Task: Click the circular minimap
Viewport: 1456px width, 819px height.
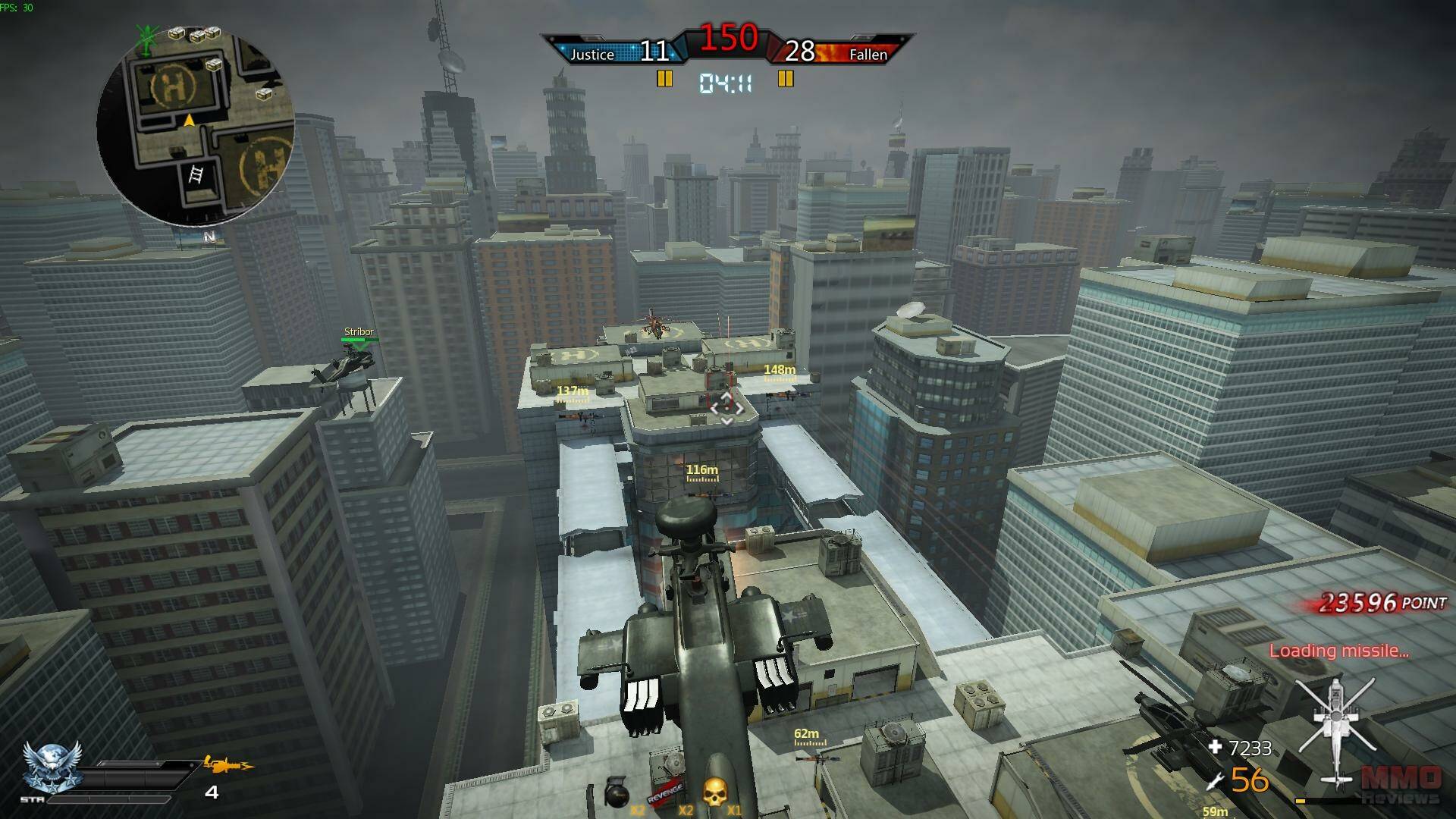Action: 196,127
